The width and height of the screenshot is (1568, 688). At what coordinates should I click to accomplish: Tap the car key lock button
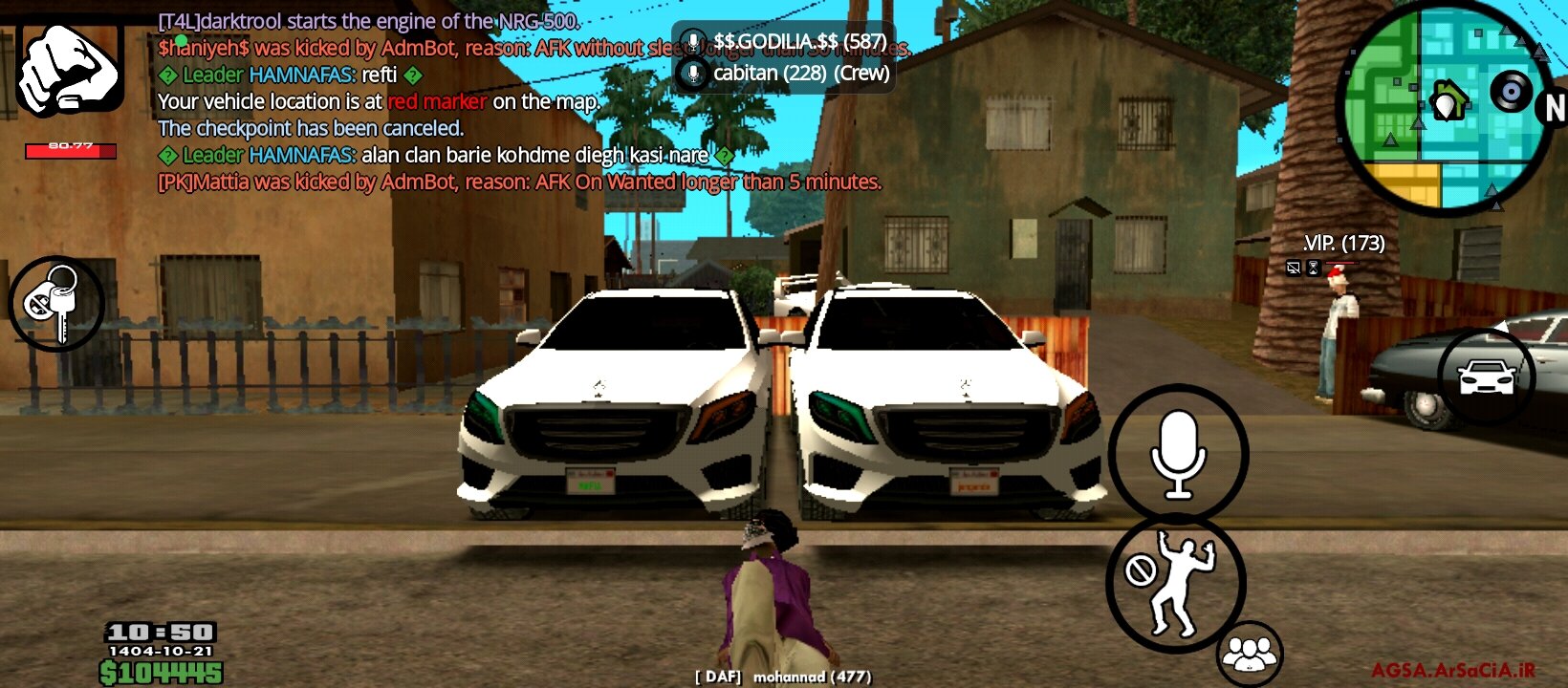click(56, 303)
